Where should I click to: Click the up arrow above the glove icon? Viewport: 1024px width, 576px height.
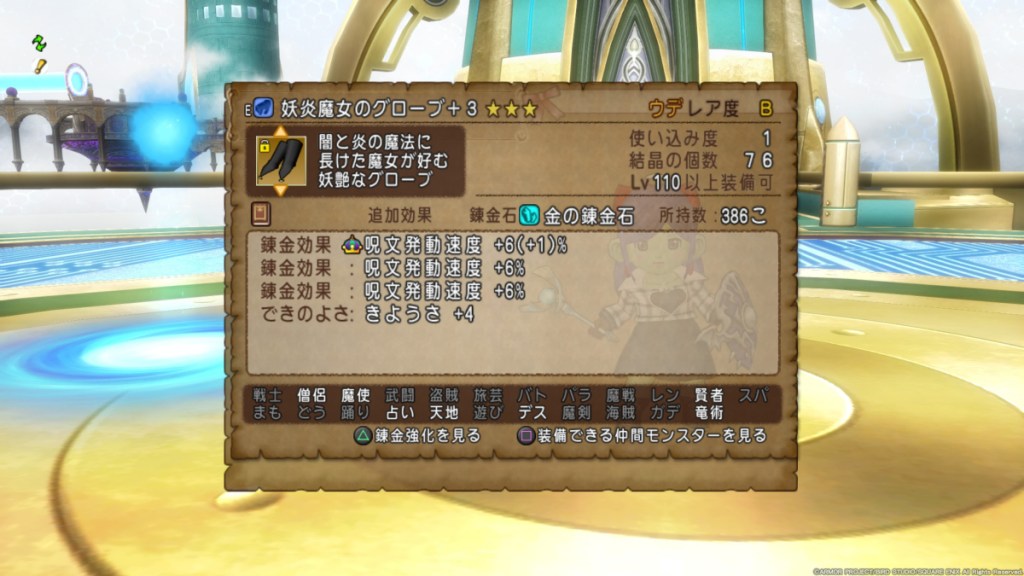[280, 130]
